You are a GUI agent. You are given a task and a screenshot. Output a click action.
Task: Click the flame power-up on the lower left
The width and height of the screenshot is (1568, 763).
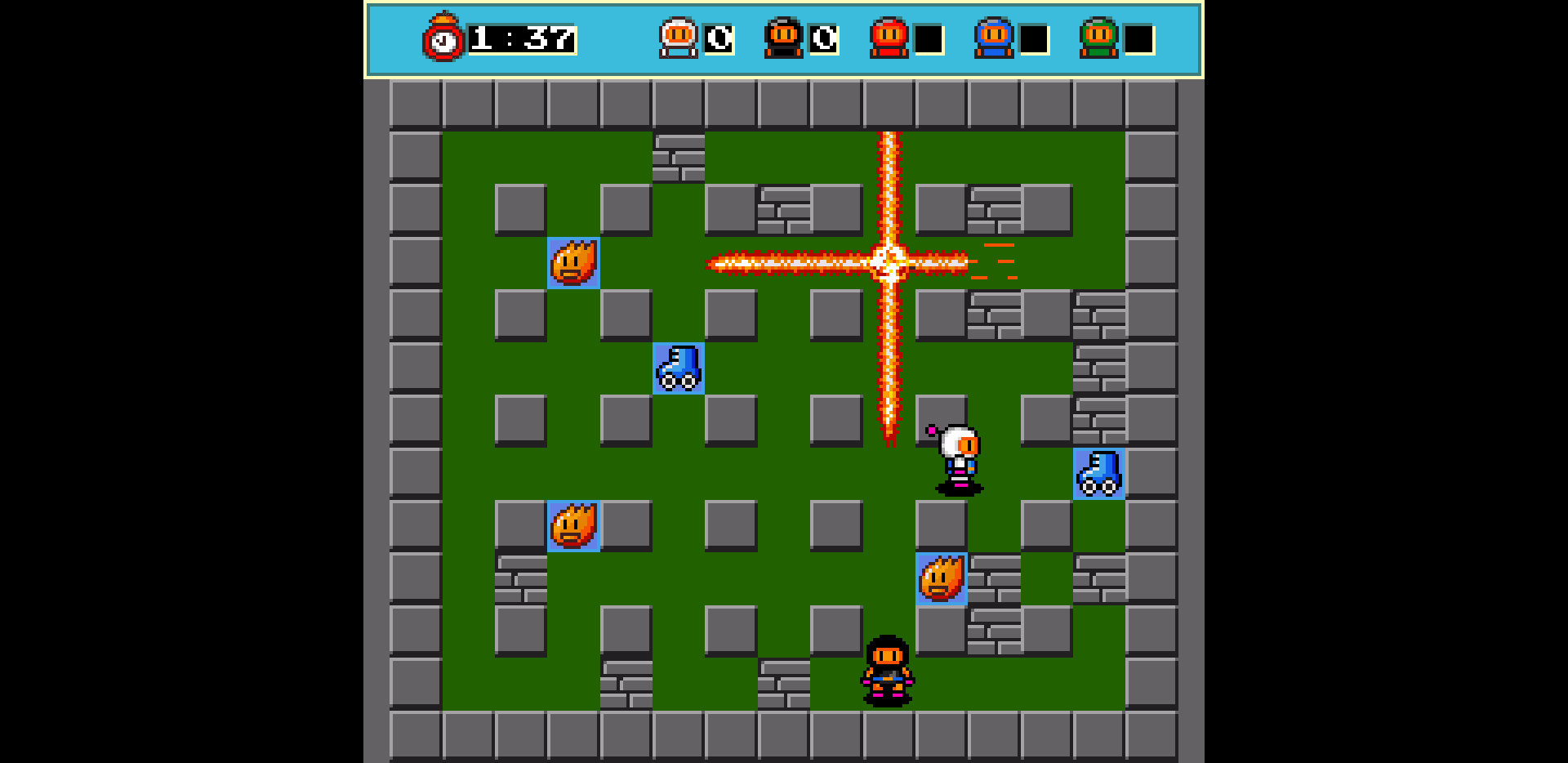pos(572,527)
